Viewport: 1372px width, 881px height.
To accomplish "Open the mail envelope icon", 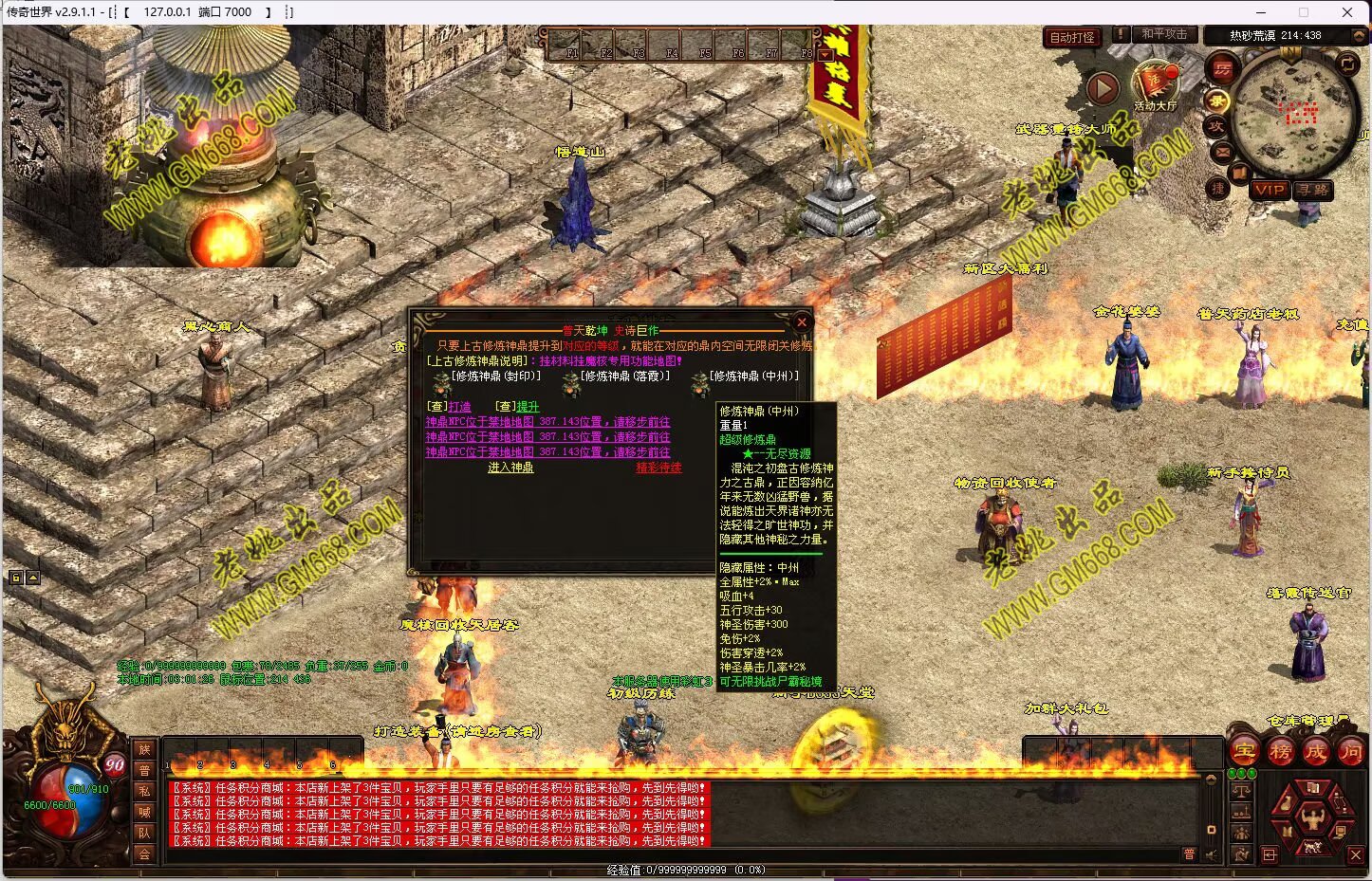I will pyautogui.click(x=1222, y=152).
